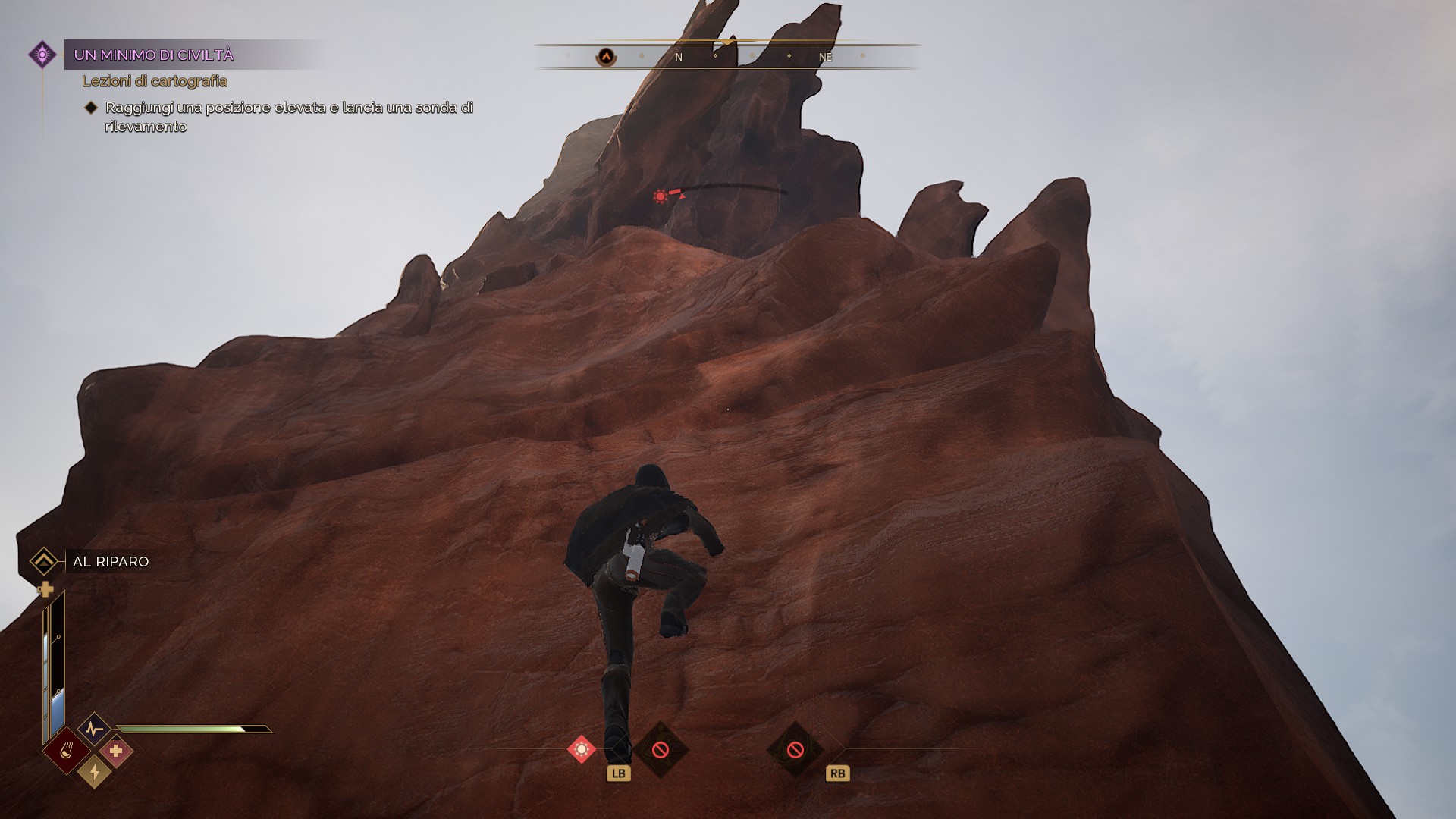
Task: Activate the red medical cross diamond
Action: (x=116, y=751)
